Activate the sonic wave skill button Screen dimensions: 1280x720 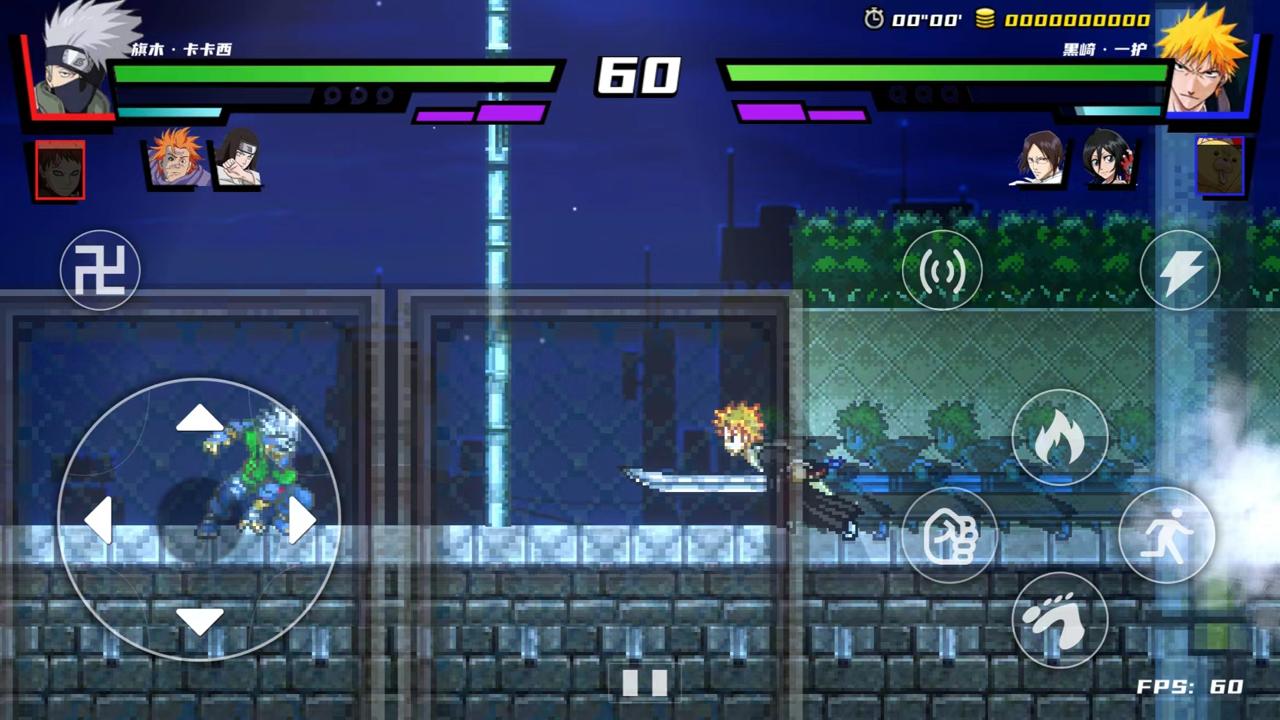click(x=941, y=270)
